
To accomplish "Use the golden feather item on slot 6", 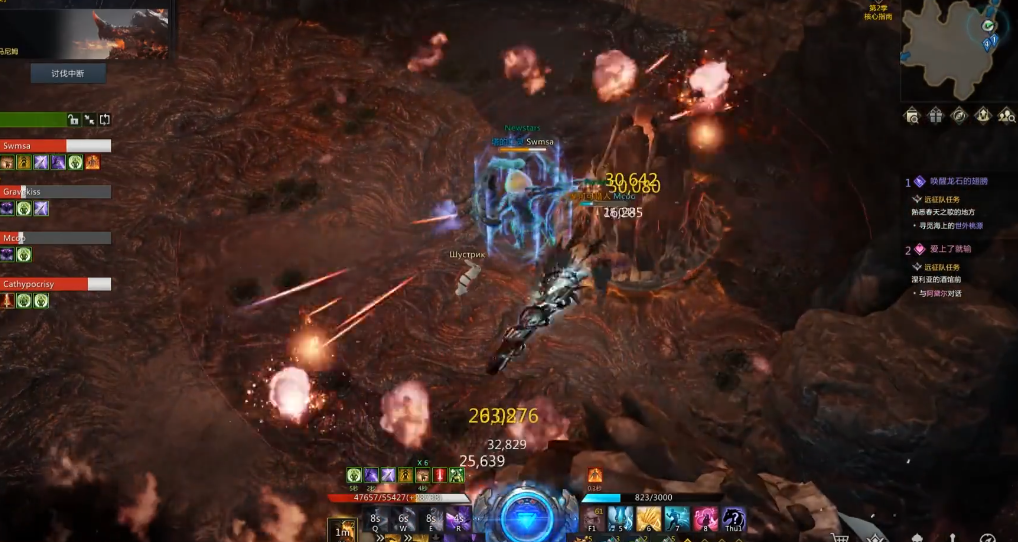I will tap(648, 520).
